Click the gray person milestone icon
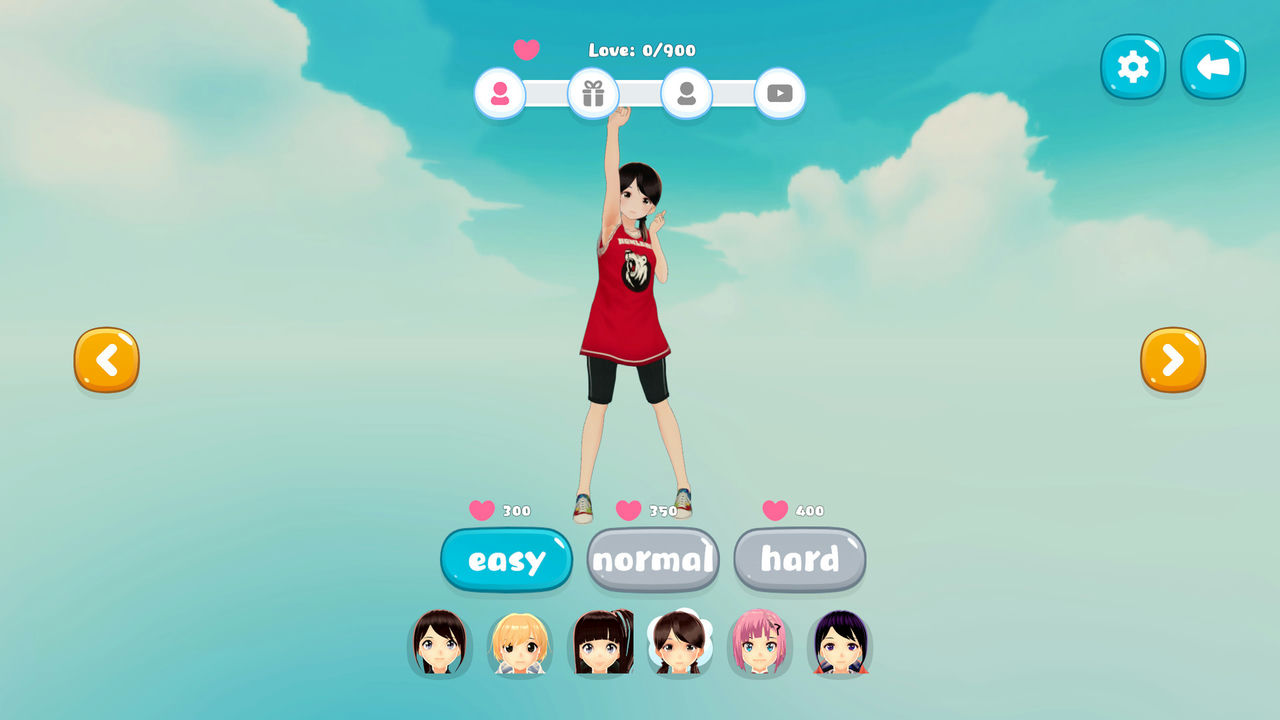 click(686, 94)
